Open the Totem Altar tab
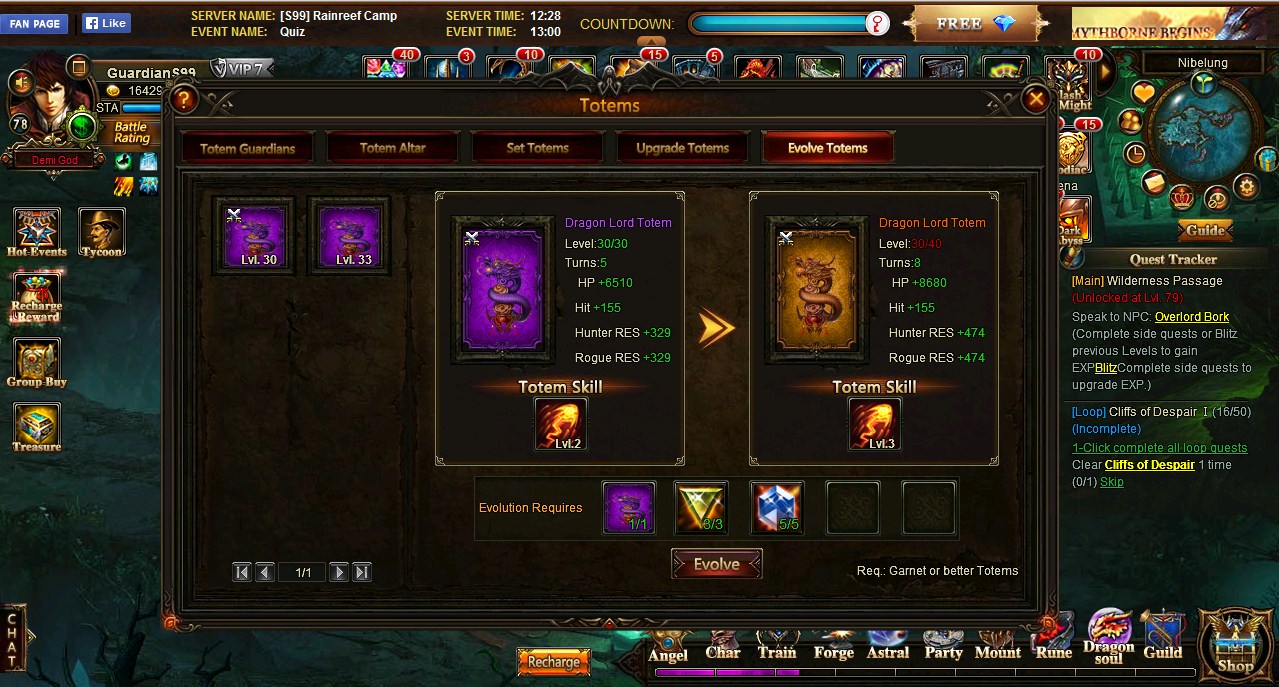The image size is (1279, 687). click(x=392, y=148)
